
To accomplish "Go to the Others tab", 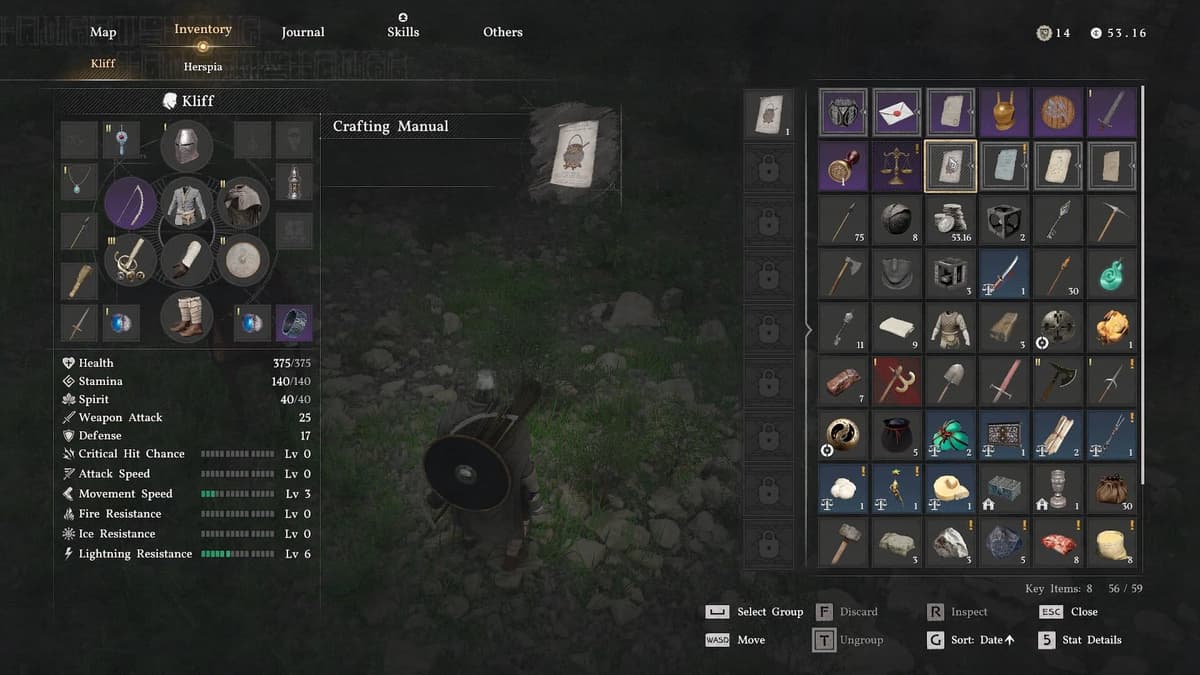I will click(x=503, y=32).
